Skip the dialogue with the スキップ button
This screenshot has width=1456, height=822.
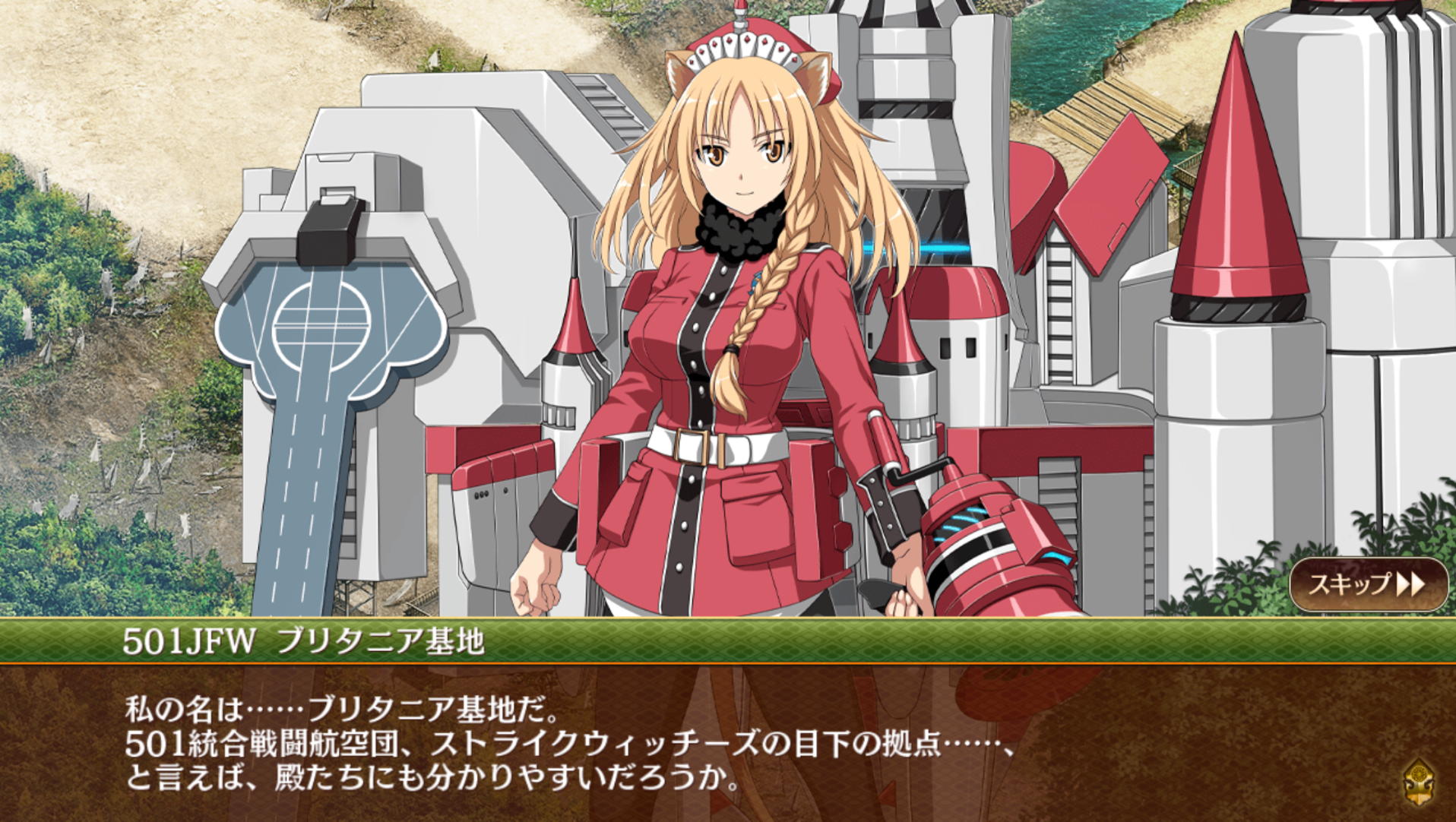pos(1368,584)
